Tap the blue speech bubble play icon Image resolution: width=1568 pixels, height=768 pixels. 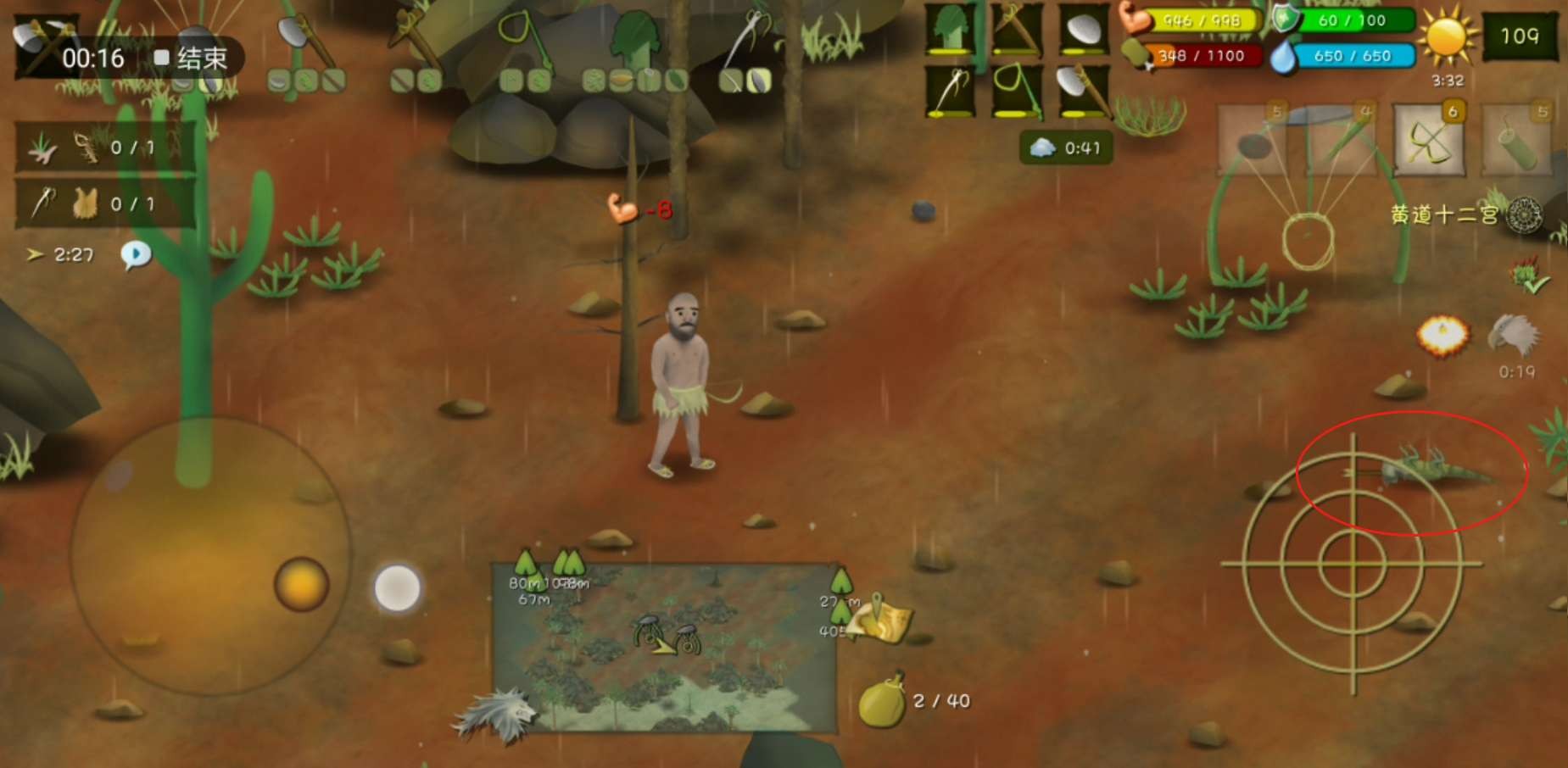[136, 254]
